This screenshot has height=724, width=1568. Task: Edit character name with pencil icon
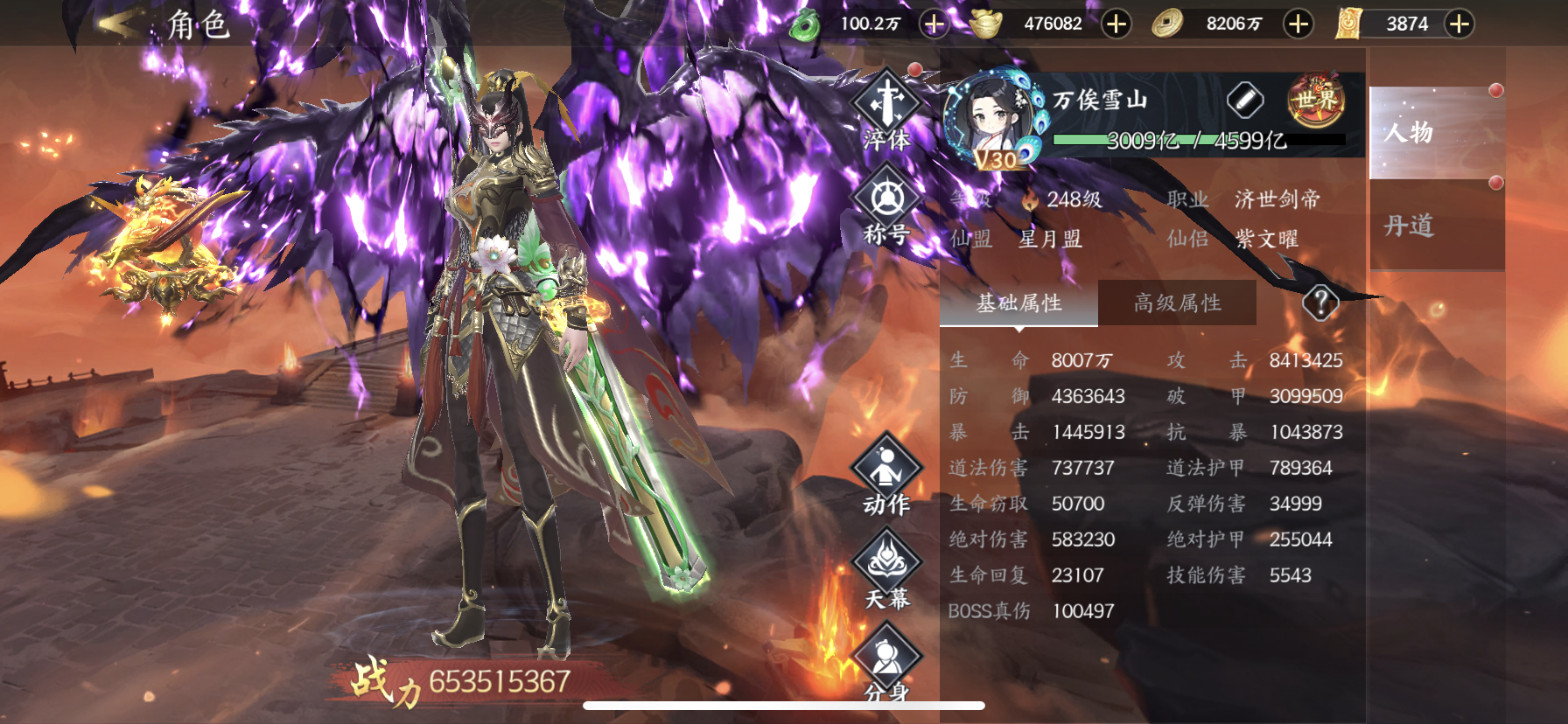coord(1245,101)
